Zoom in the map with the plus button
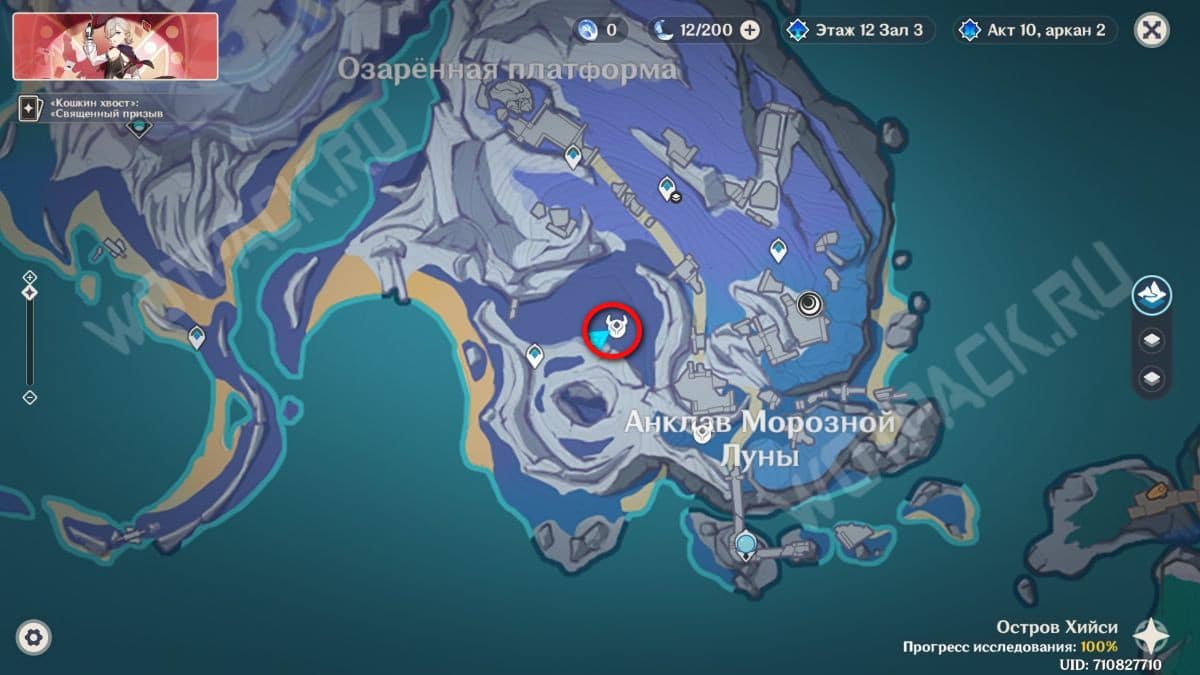1200x675 pixels. [30, 277]
